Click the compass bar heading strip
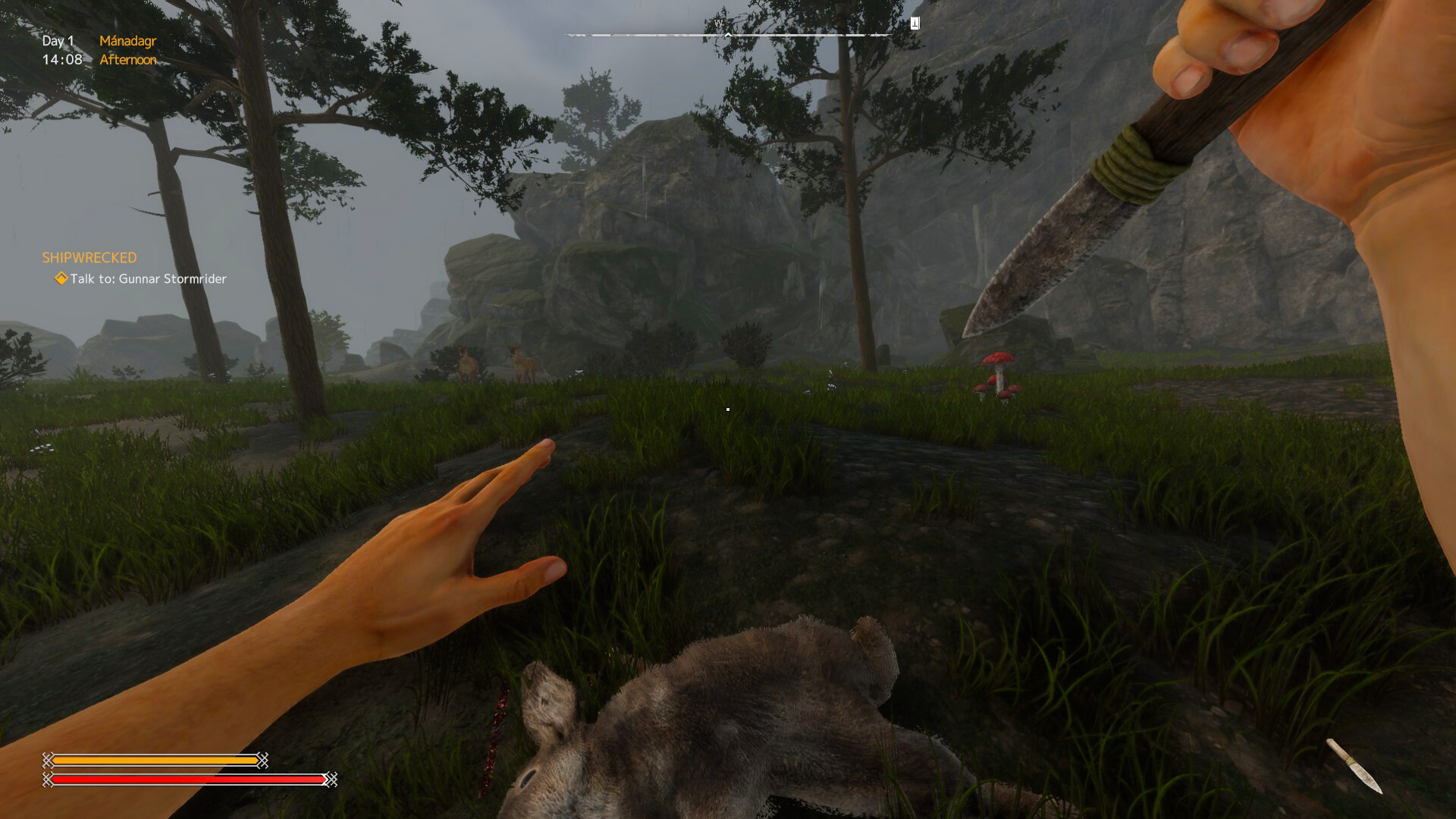This screenshot has height=819, width=1456. [x=728, y=34]
